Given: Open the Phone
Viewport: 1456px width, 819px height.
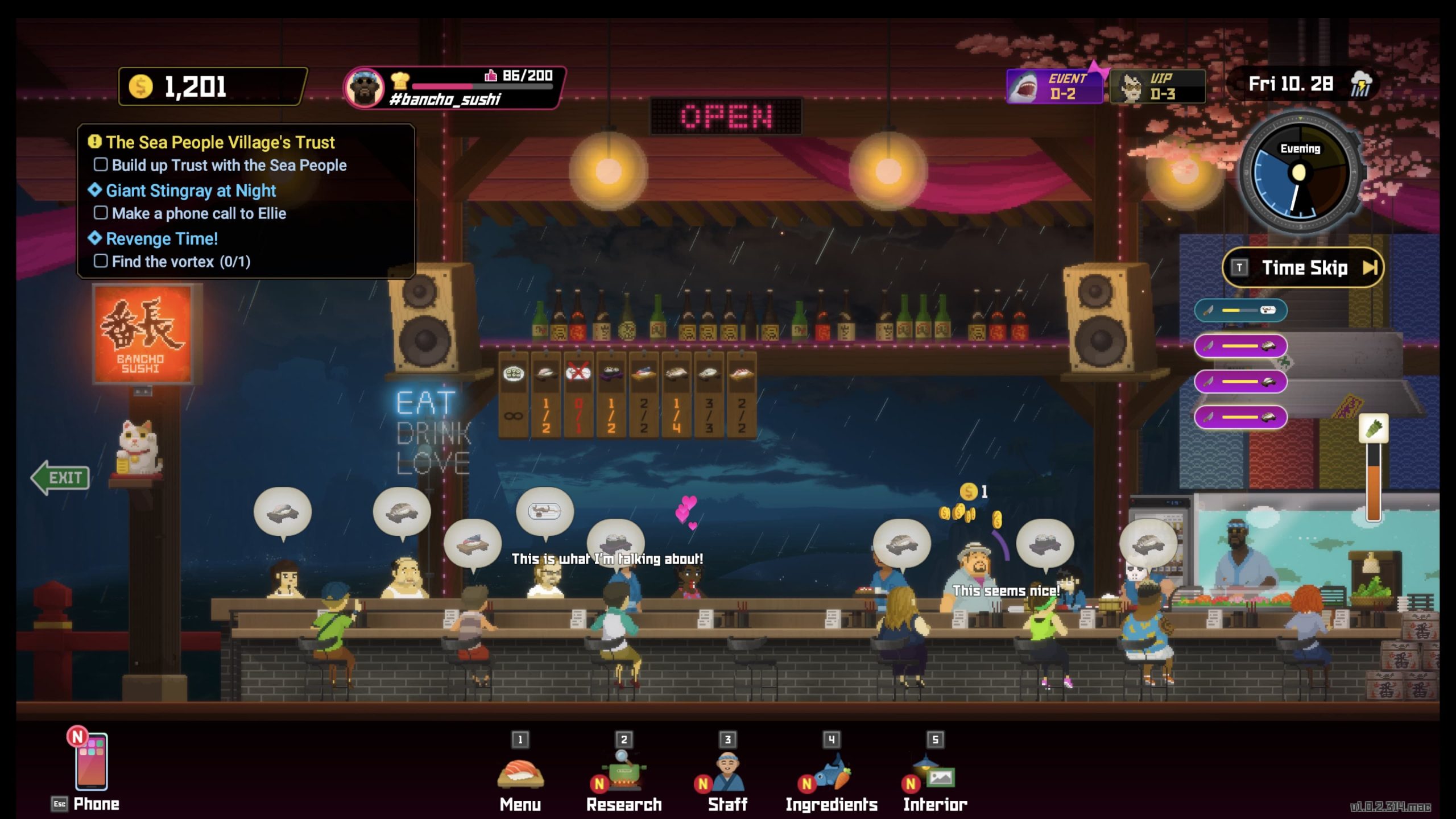Looking at the screenshot, I should coord(91,762).
